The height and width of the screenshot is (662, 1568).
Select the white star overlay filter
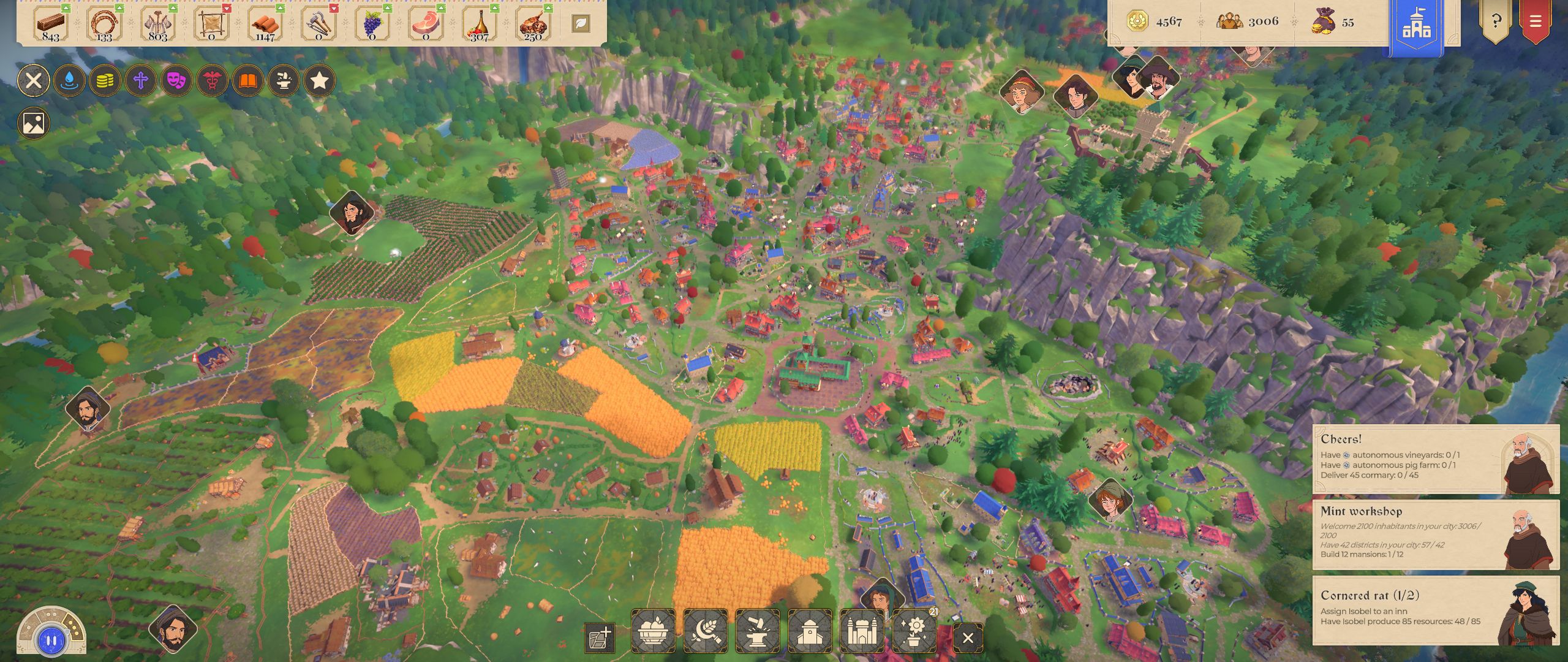319,80
